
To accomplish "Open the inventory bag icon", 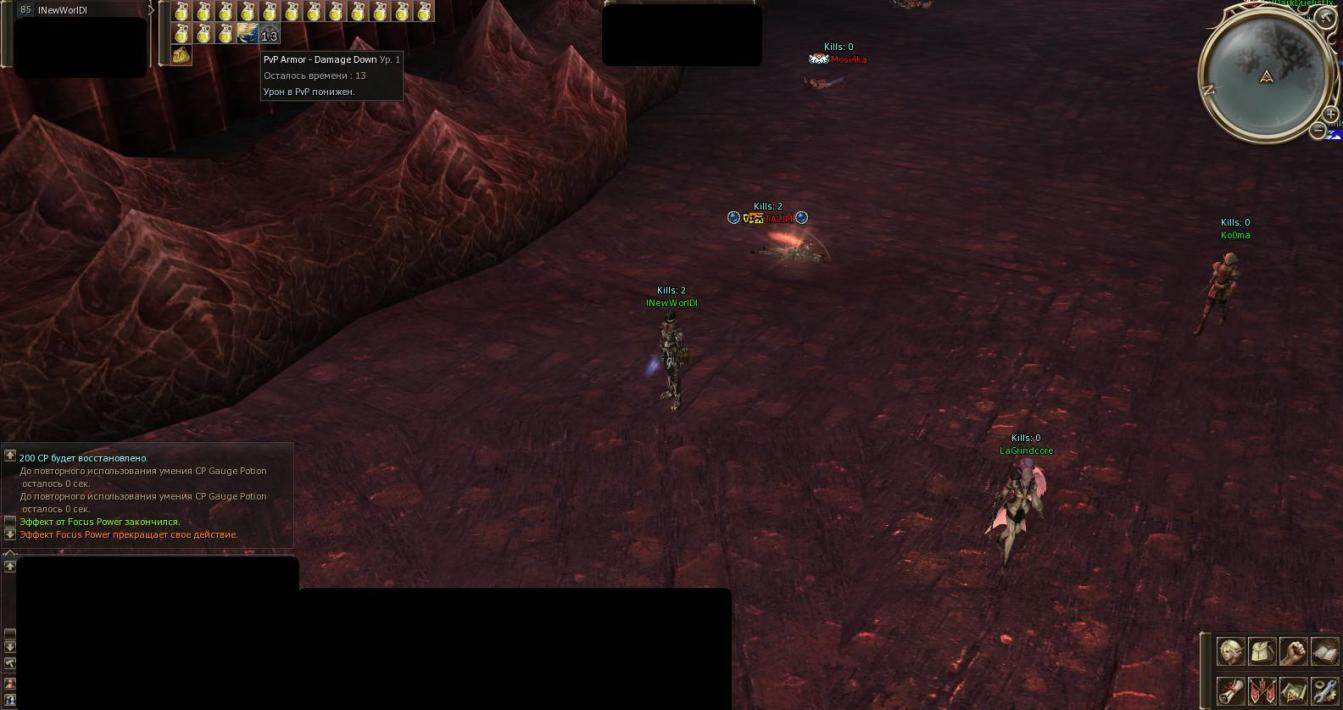I will coord(1262,652).
